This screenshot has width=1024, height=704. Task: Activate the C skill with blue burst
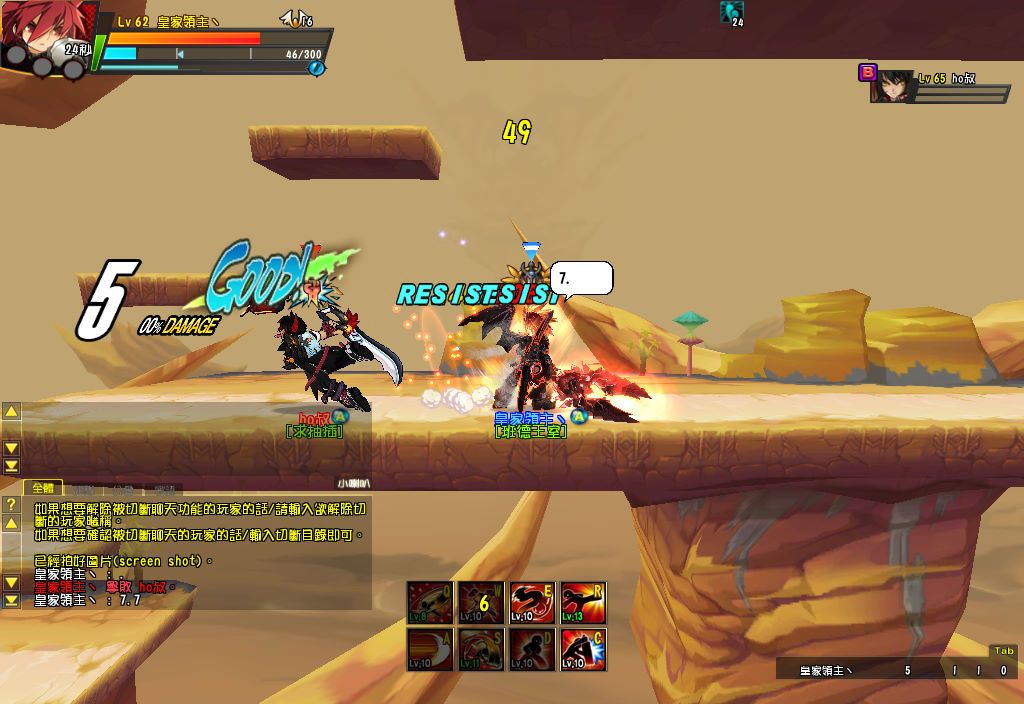tap(583, 650)
